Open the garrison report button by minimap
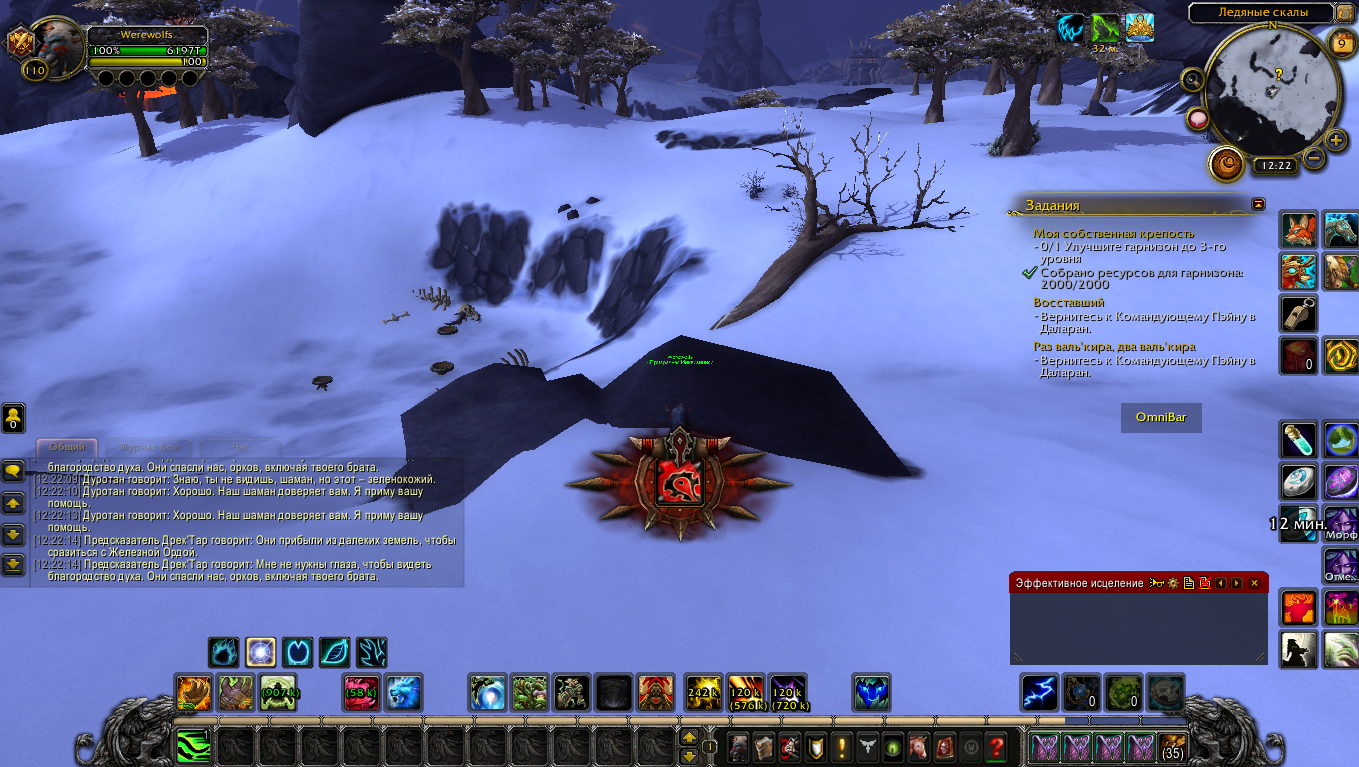Viewport: 1359px width, 767px height. (1226, 162)
